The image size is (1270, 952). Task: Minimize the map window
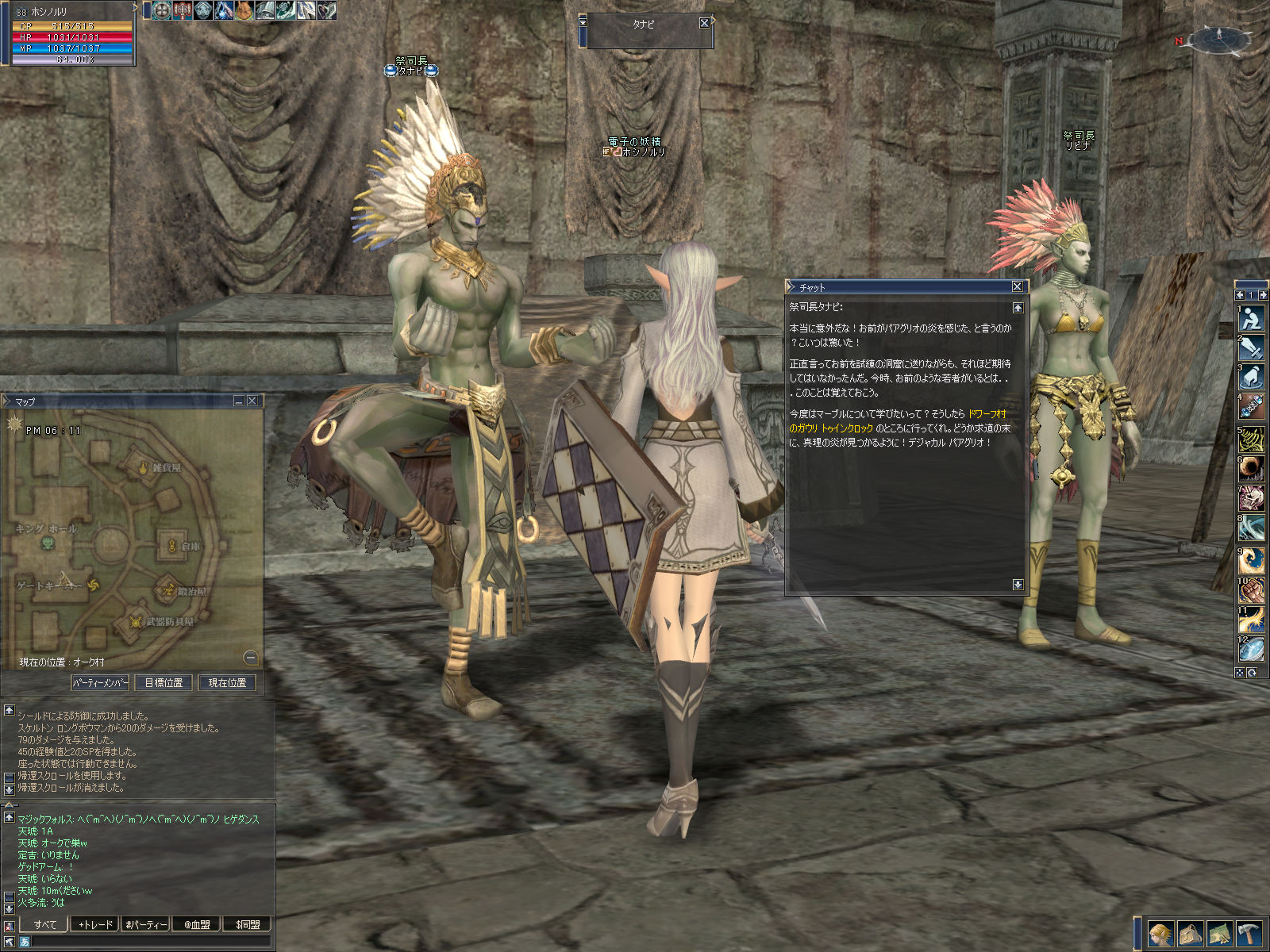[x=238, y=401]
